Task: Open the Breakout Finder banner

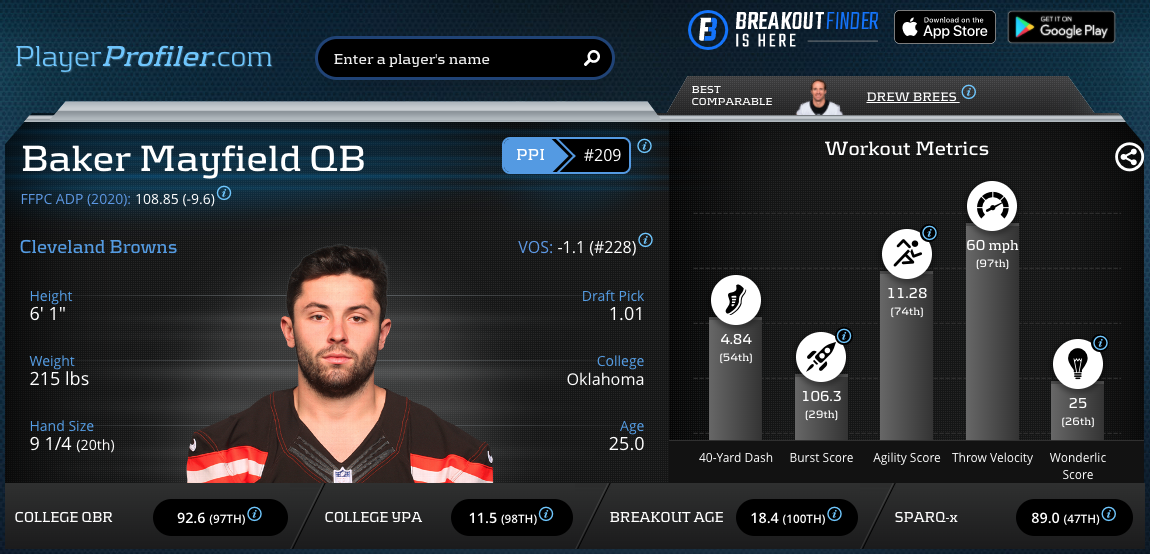Action: [783, 28]
